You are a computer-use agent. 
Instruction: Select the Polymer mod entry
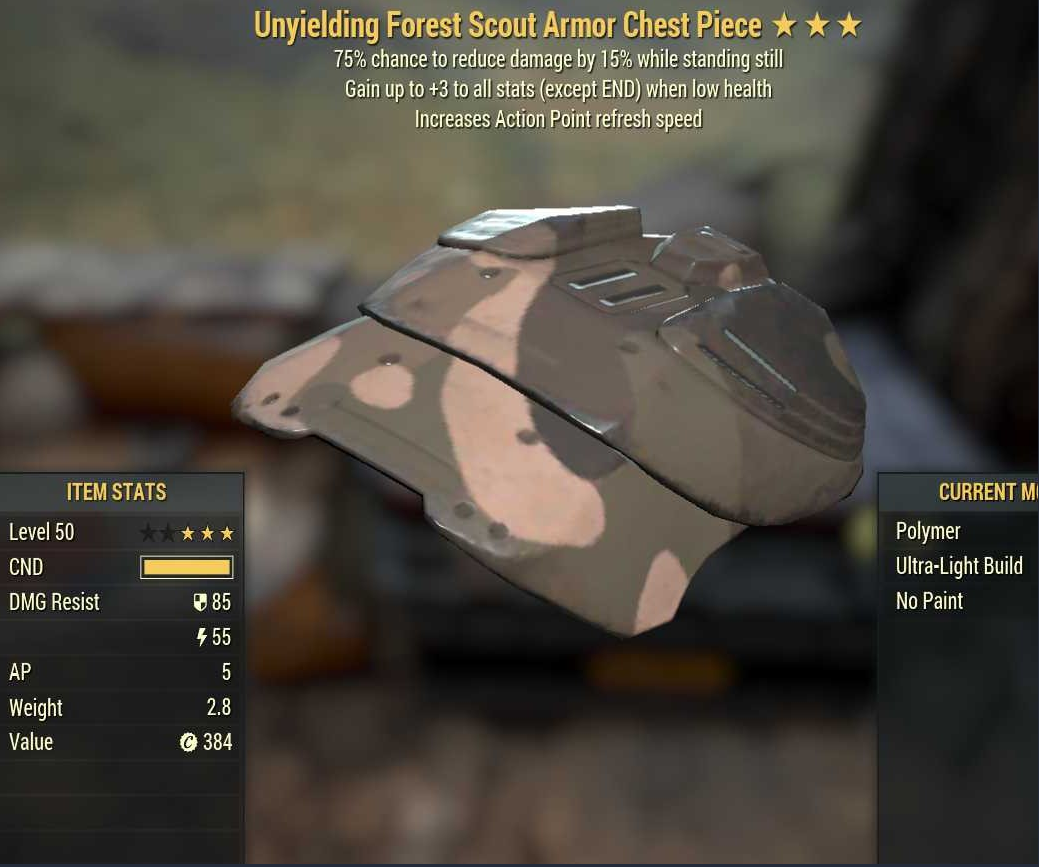pos(928,531)
